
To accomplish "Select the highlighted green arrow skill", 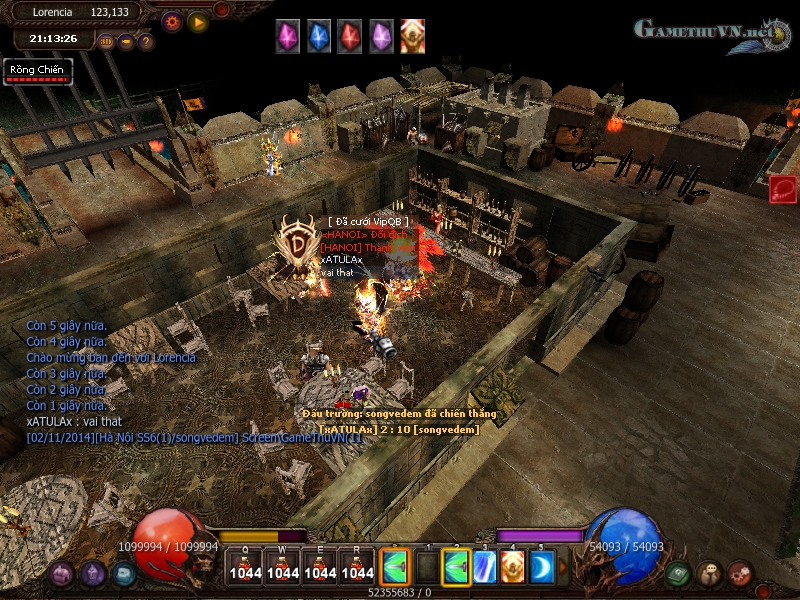I will point(456,567).
